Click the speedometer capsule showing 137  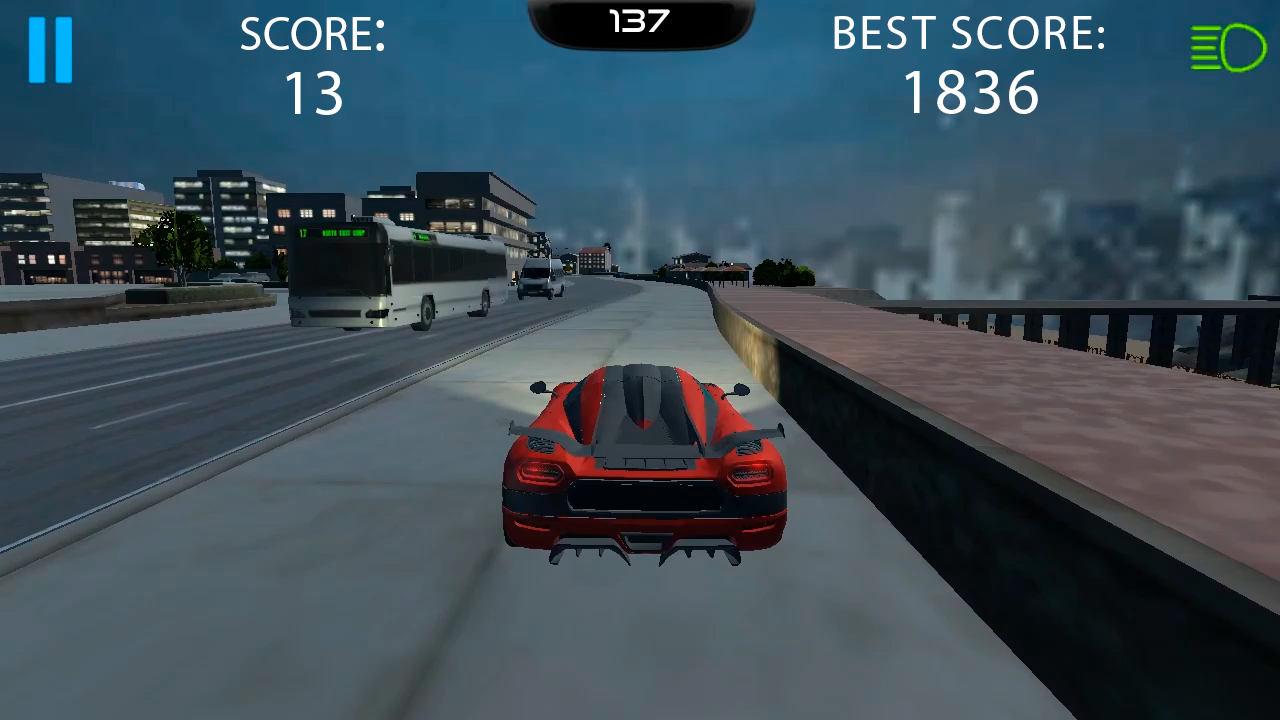640,20
